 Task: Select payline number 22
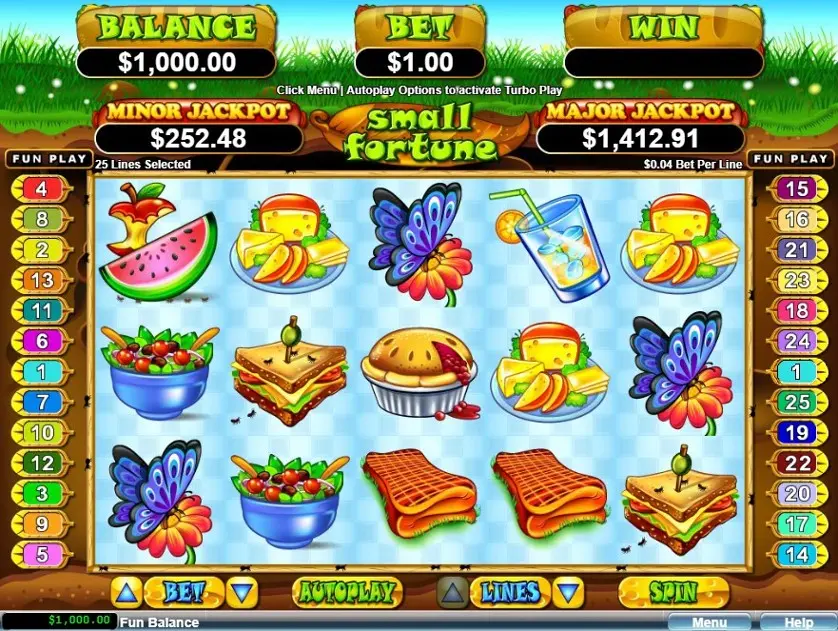point(796,463)
